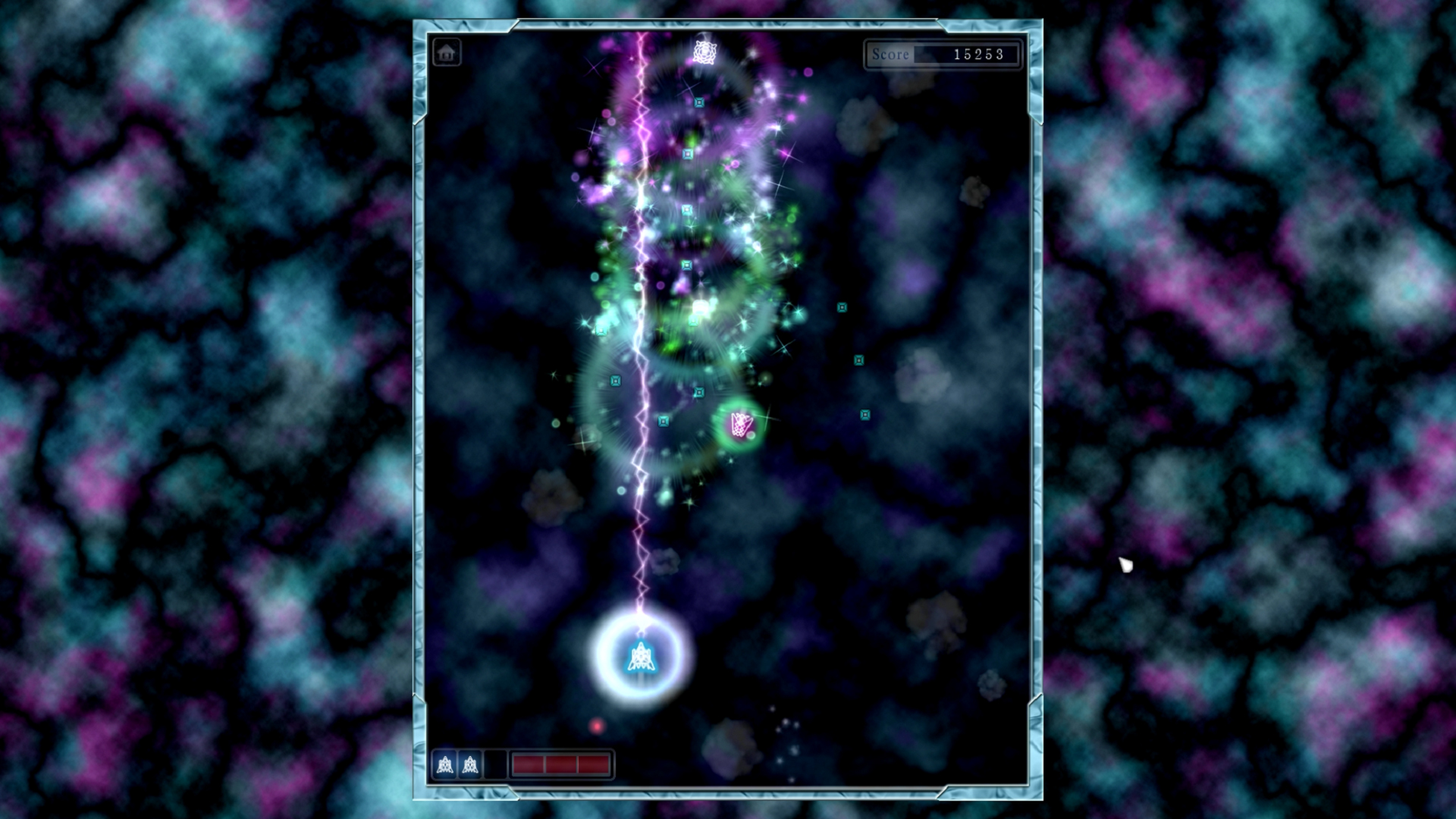Select the second ship life icon
Image resolution: width=1456 pixels, height=819 pixels.
[471, 764]
